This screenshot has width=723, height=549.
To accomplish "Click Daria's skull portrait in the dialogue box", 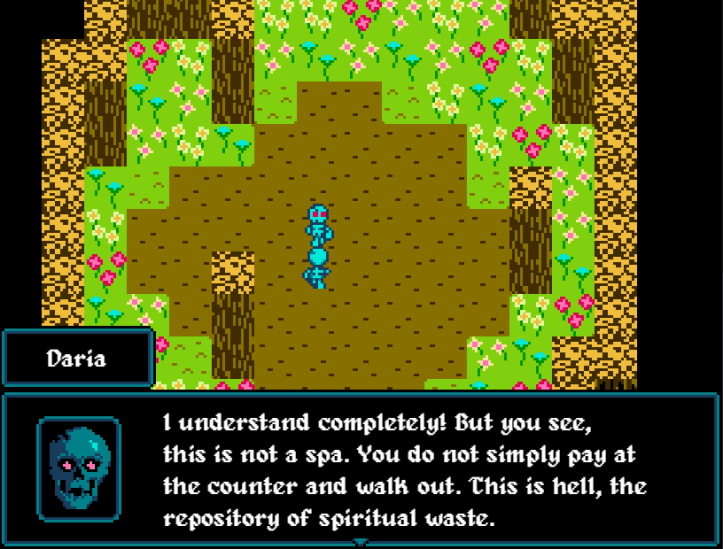I will [79, 468].
